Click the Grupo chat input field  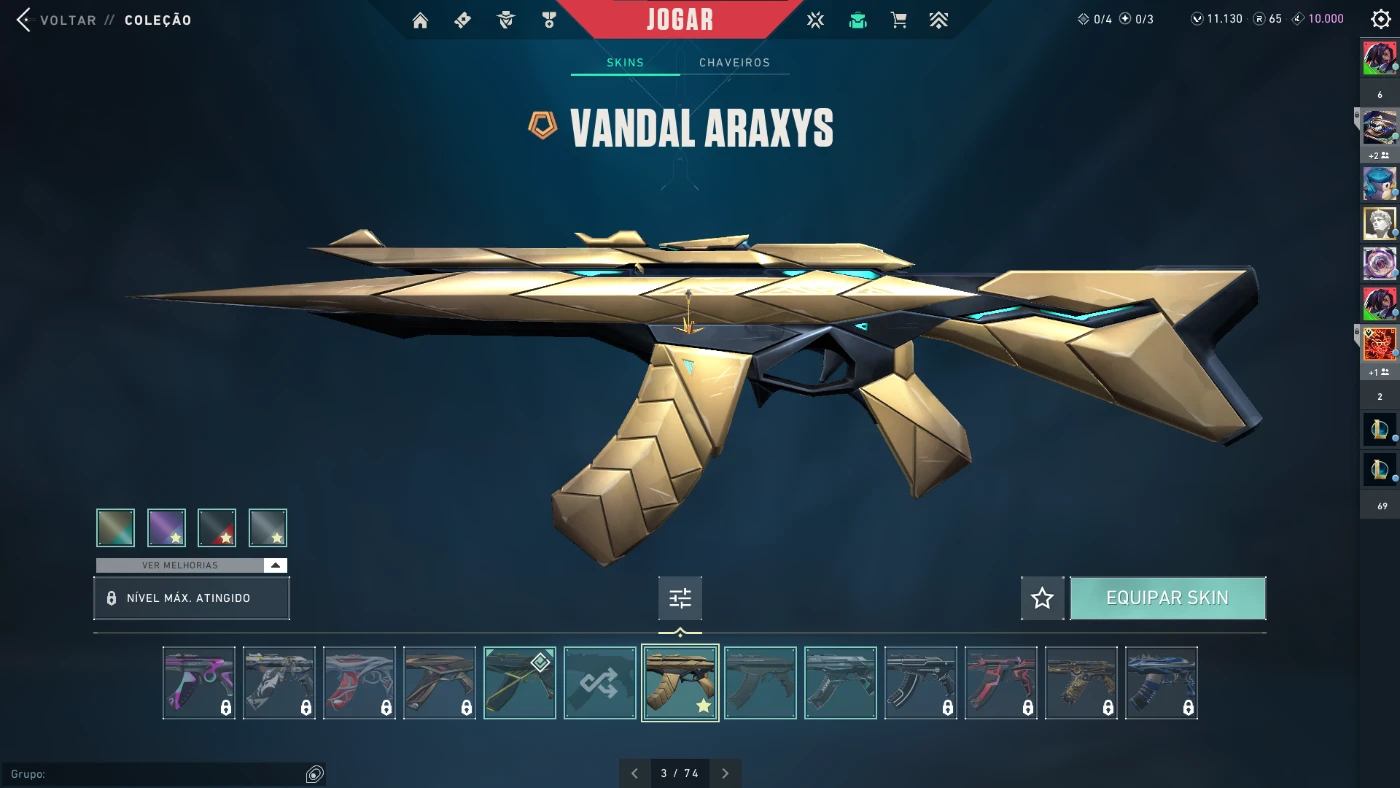click(155, 774)
